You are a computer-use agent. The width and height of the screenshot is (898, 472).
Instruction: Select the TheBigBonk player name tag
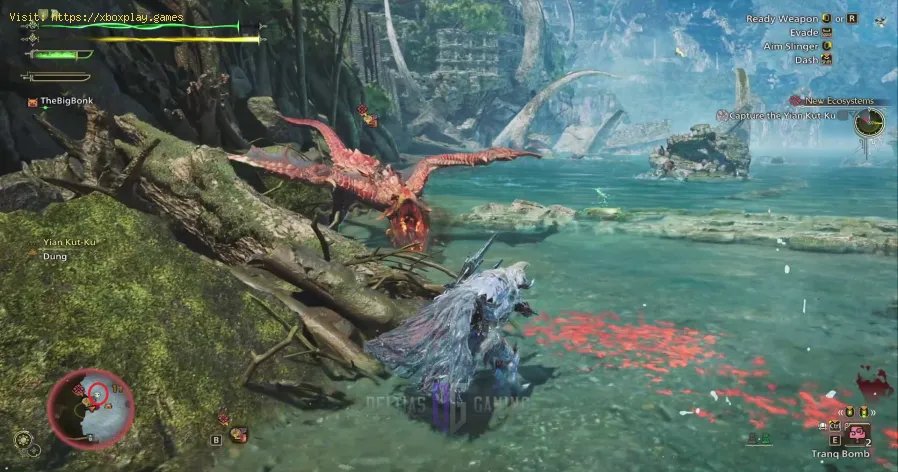point(60,101)
